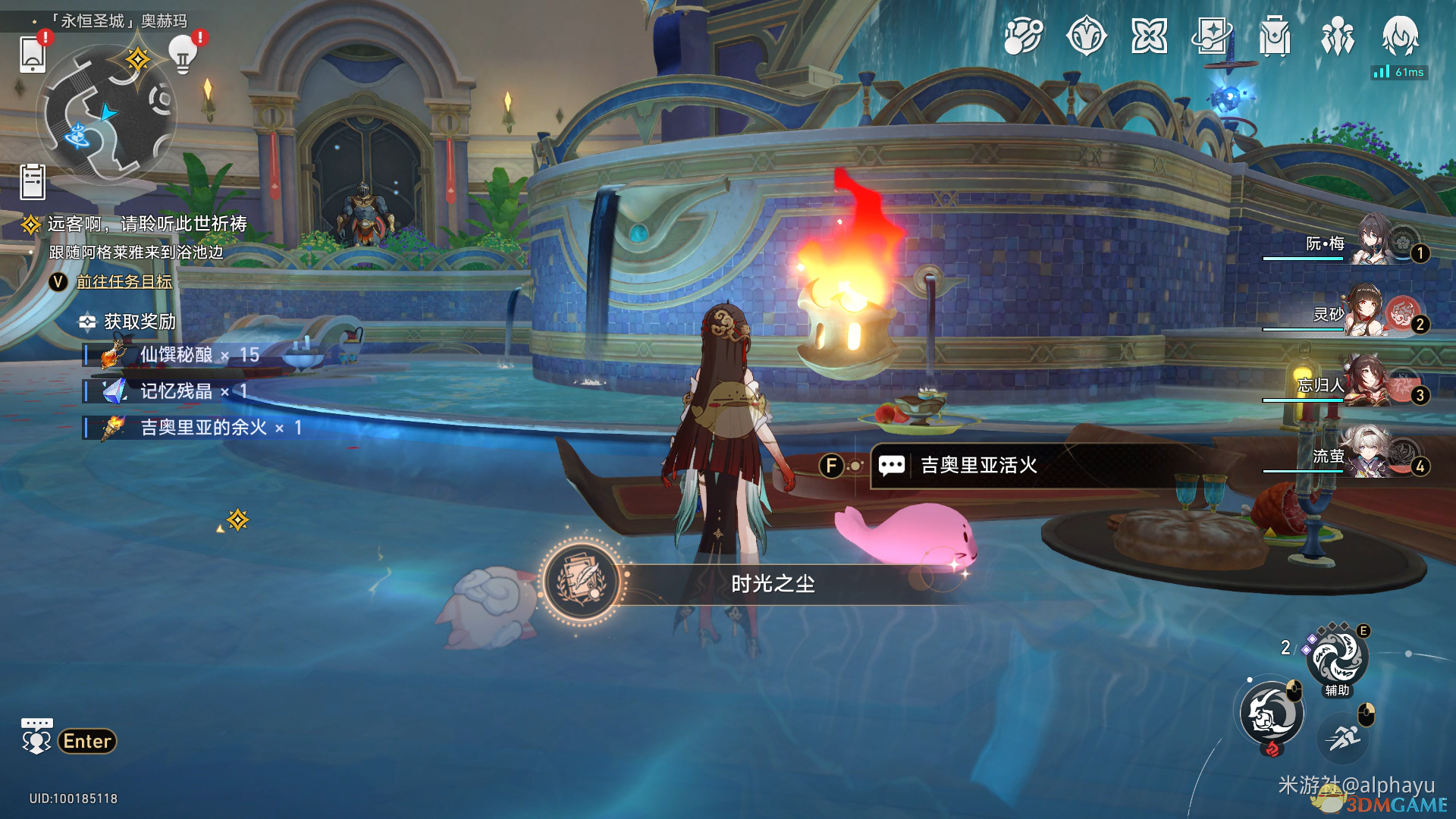
Task: Select the 记忆残晶 reward item
Action: point(174,391)
